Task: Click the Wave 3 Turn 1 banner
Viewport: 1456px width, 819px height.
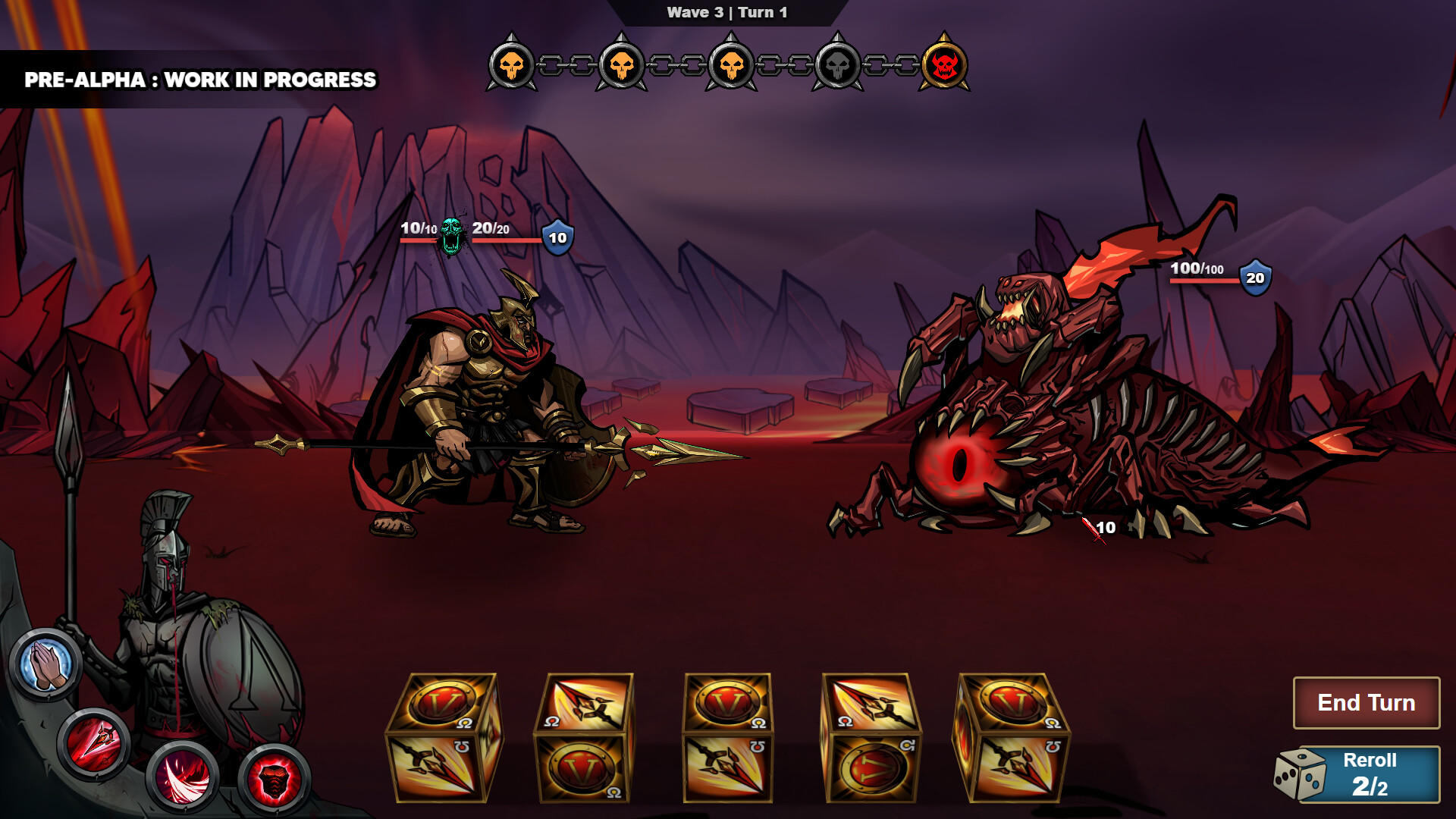Action: [726, 11]
